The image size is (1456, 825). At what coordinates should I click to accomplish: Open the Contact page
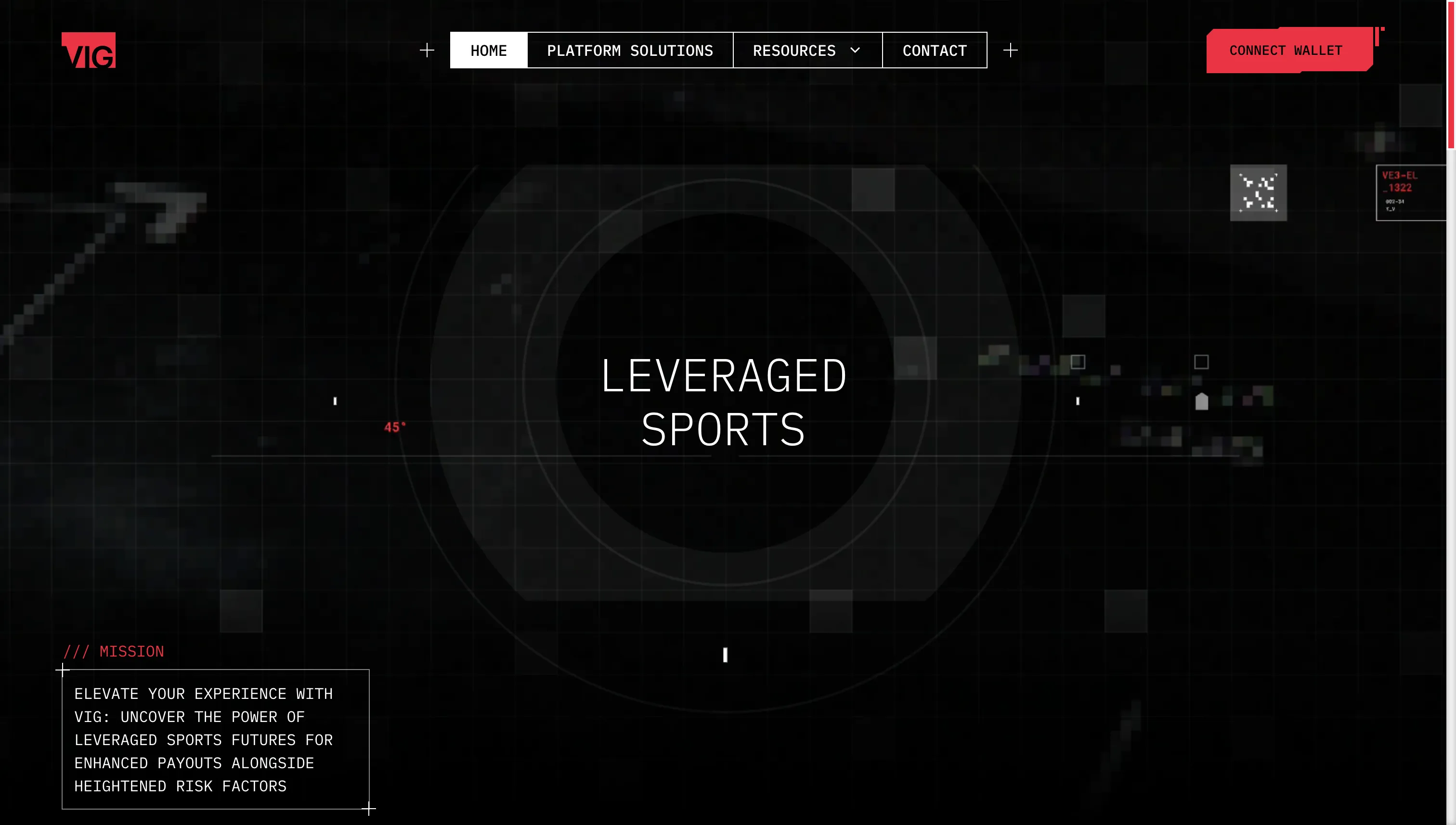coord(934,51)
